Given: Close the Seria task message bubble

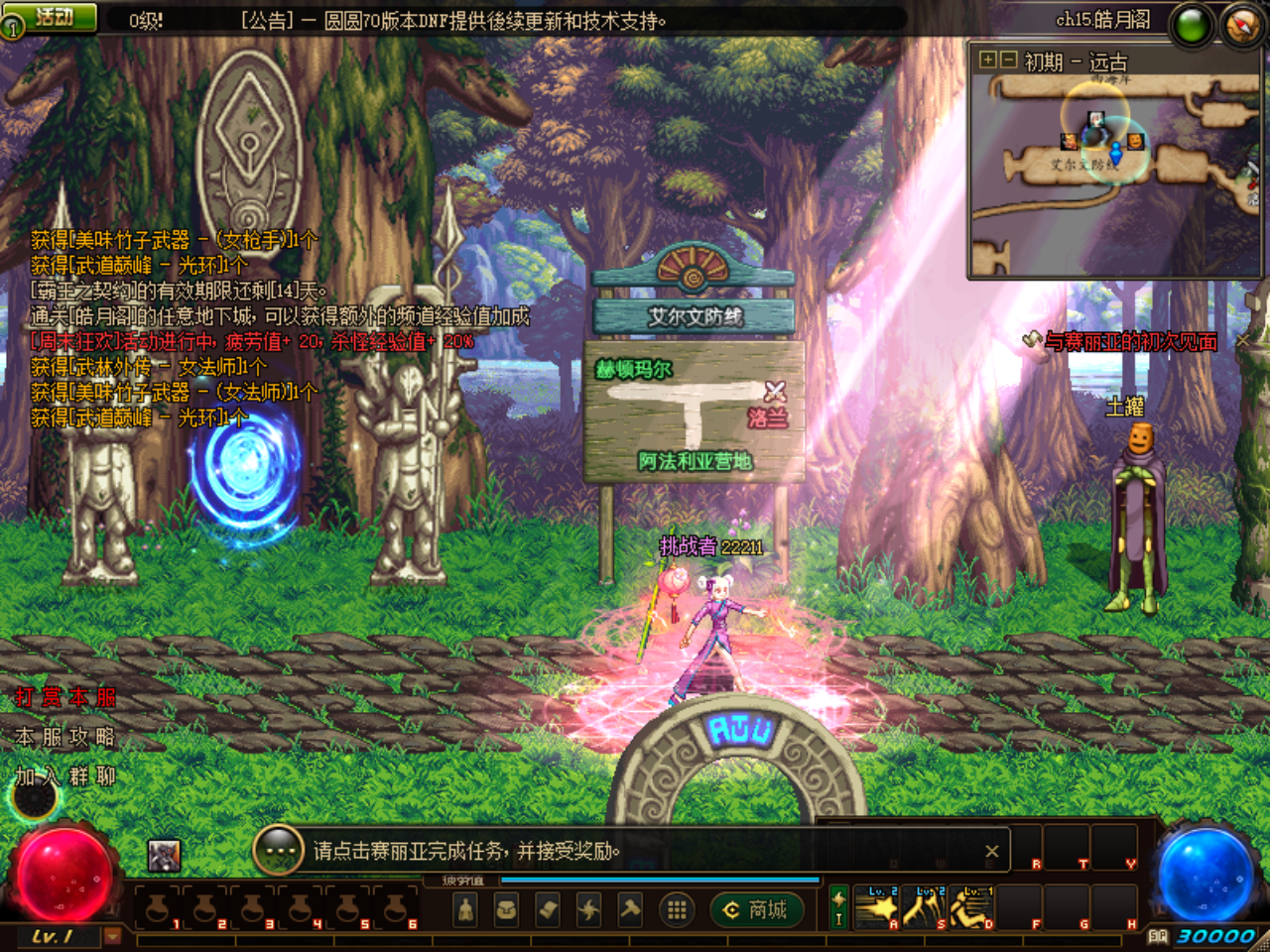Looking at the screenshot, I should coord(989,850).
